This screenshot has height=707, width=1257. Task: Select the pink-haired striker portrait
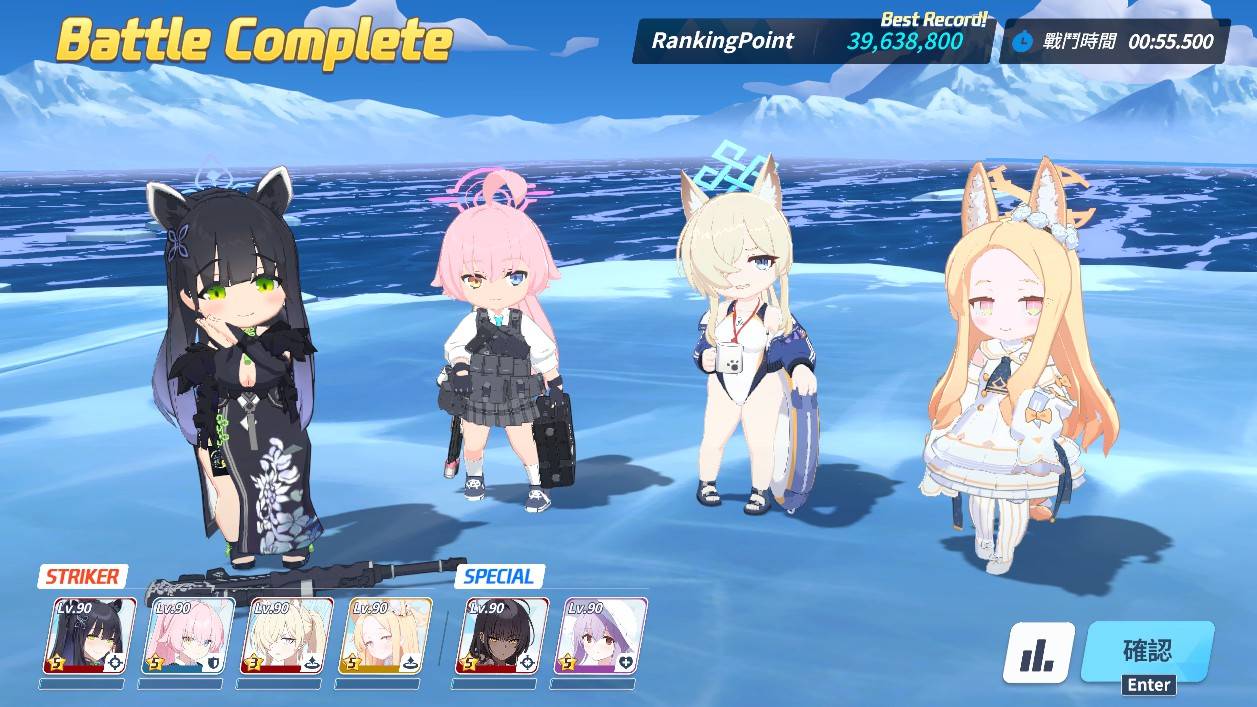pos(187,636)
